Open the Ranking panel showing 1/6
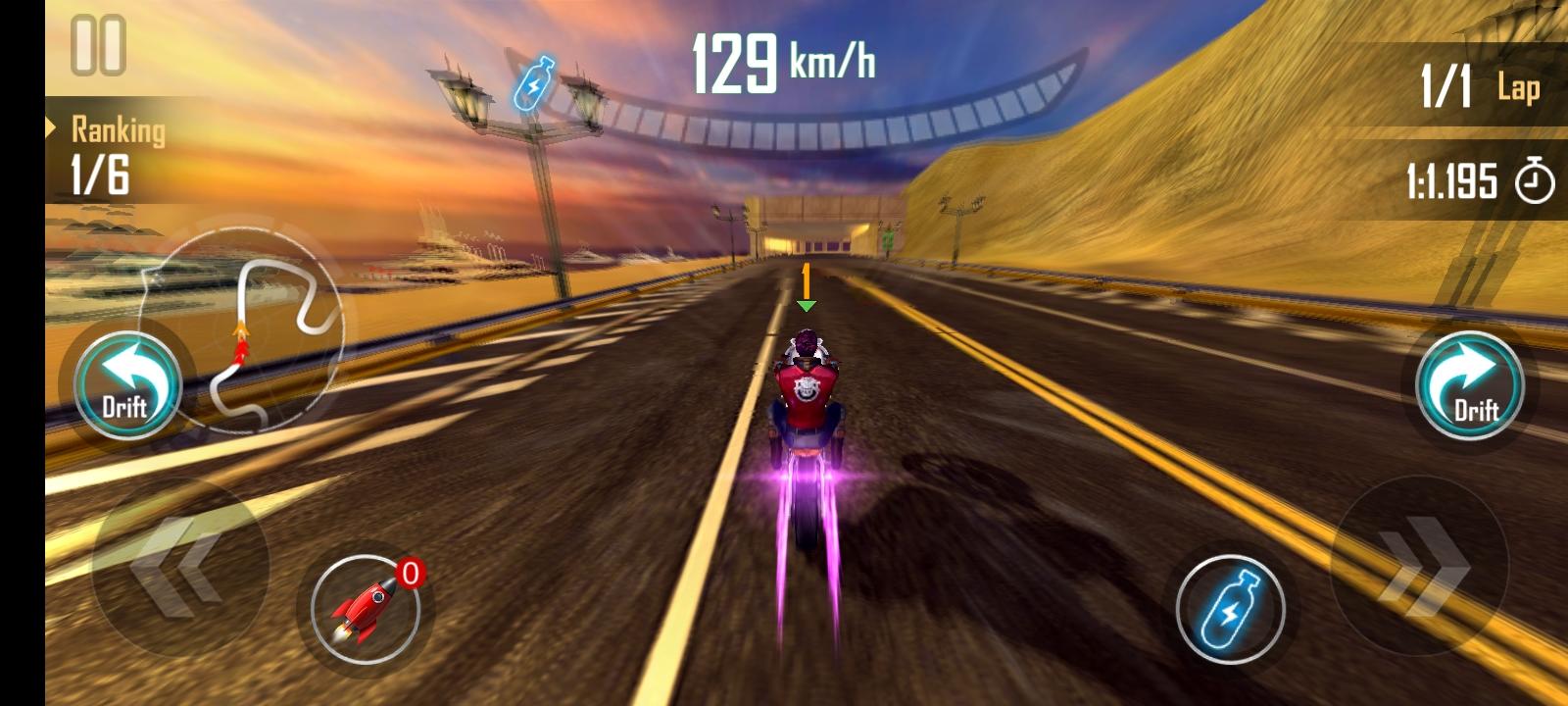 pos(108,151)
